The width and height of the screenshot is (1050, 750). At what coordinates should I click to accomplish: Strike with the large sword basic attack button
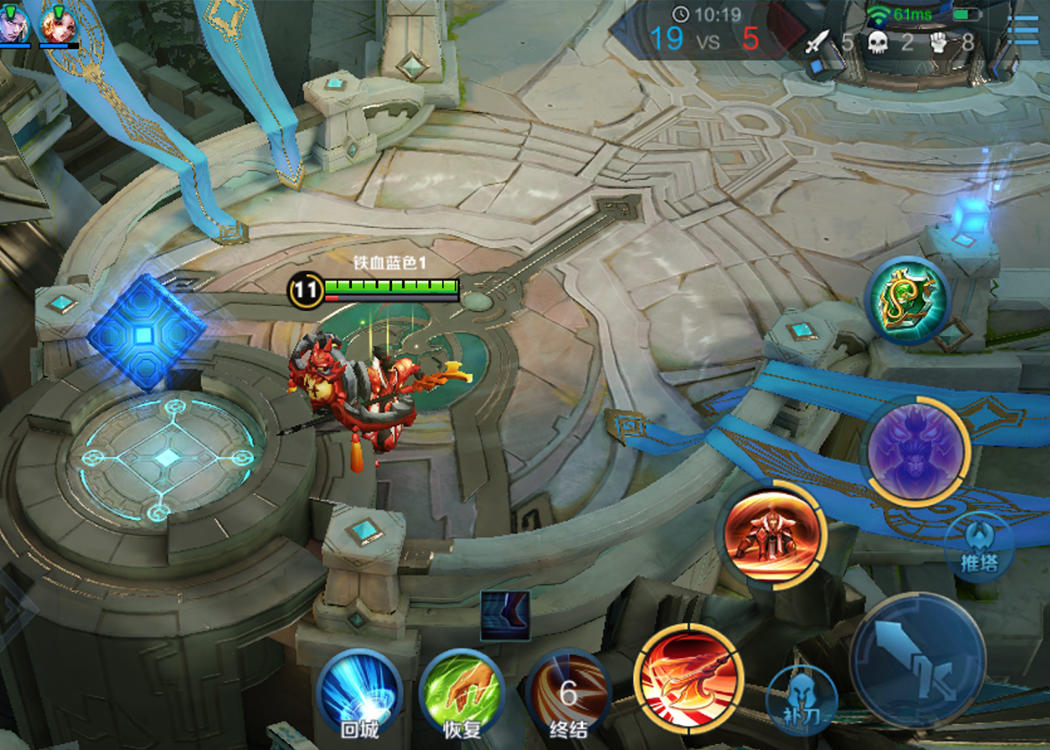tap(918, 660)
